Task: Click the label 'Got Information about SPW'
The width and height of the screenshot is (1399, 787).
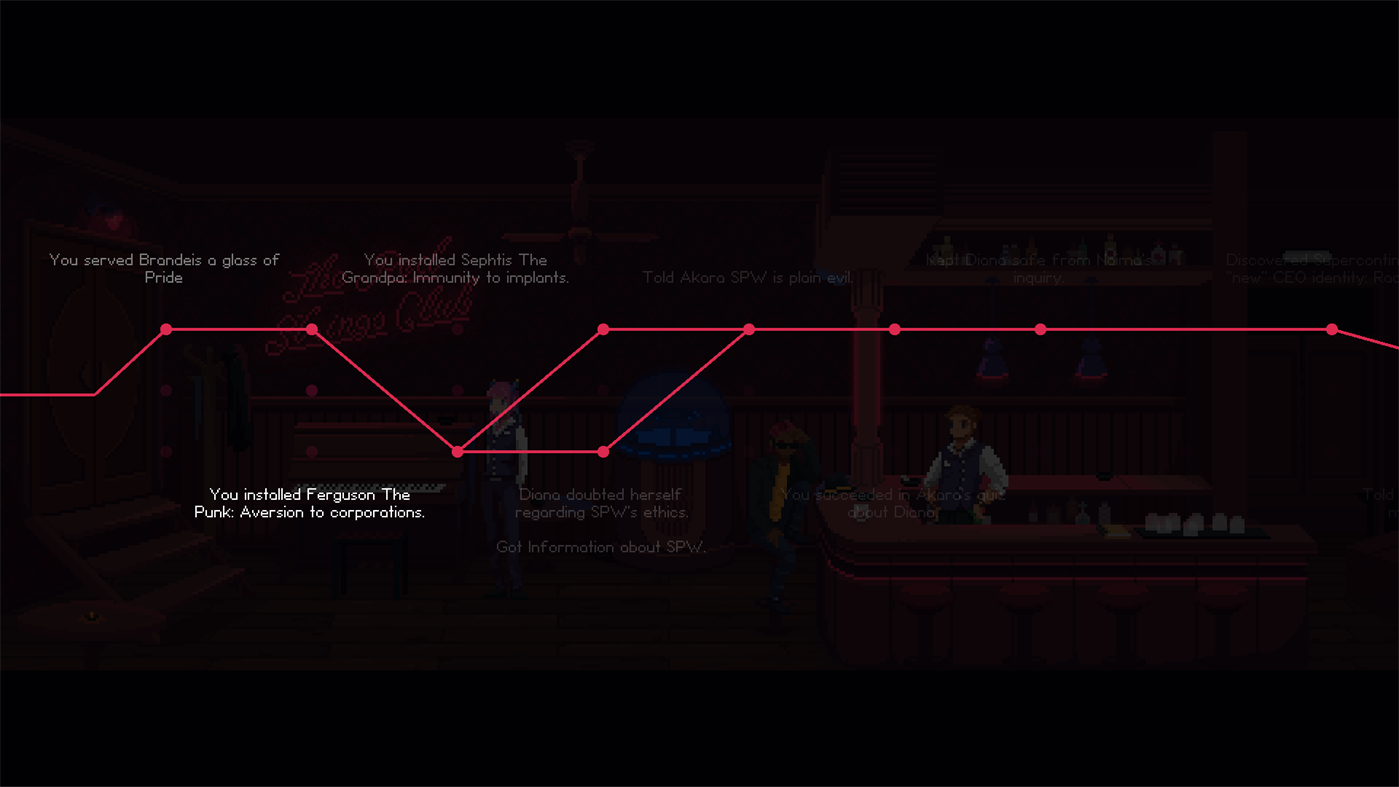Action: pos(602,547)
